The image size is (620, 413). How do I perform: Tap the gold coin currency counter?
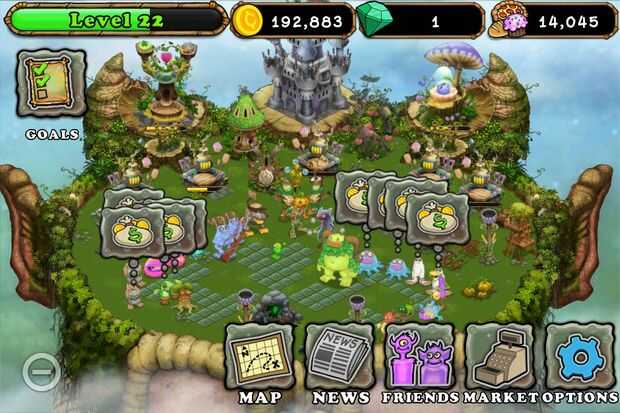(292, 19)
